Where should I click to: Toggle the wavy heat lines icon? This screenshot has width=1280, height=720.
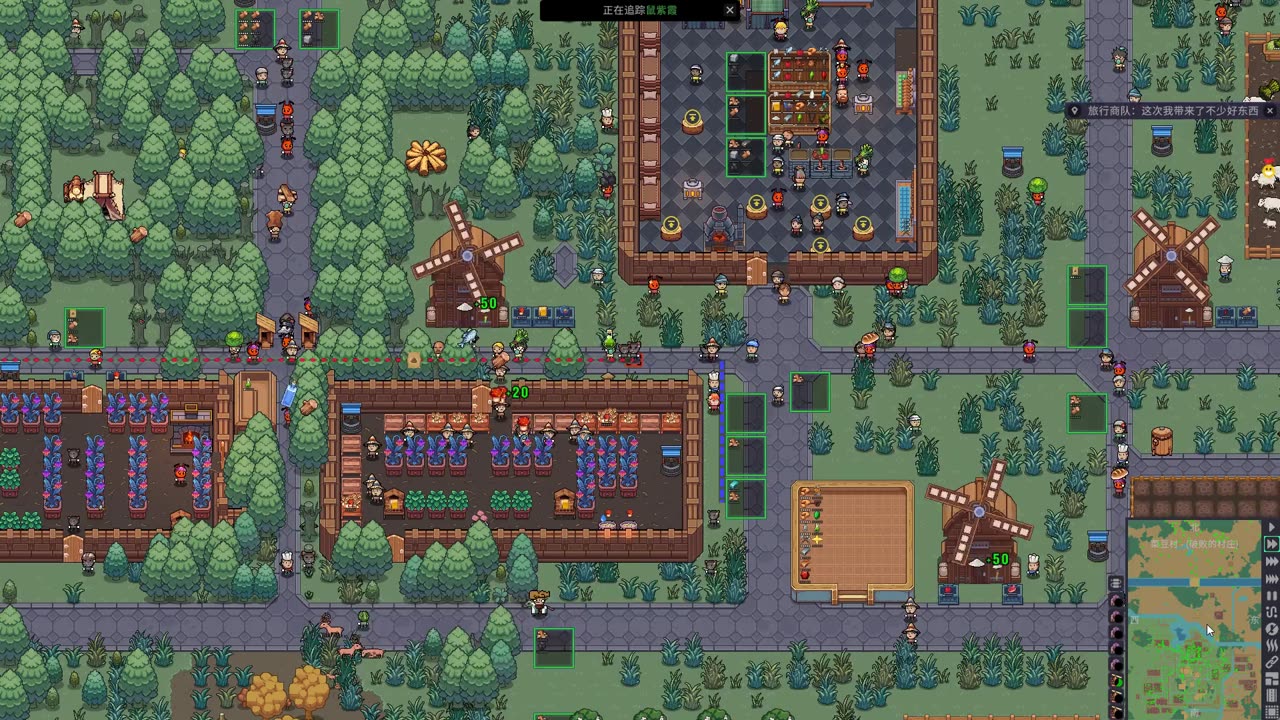(x=1272, y=646)
